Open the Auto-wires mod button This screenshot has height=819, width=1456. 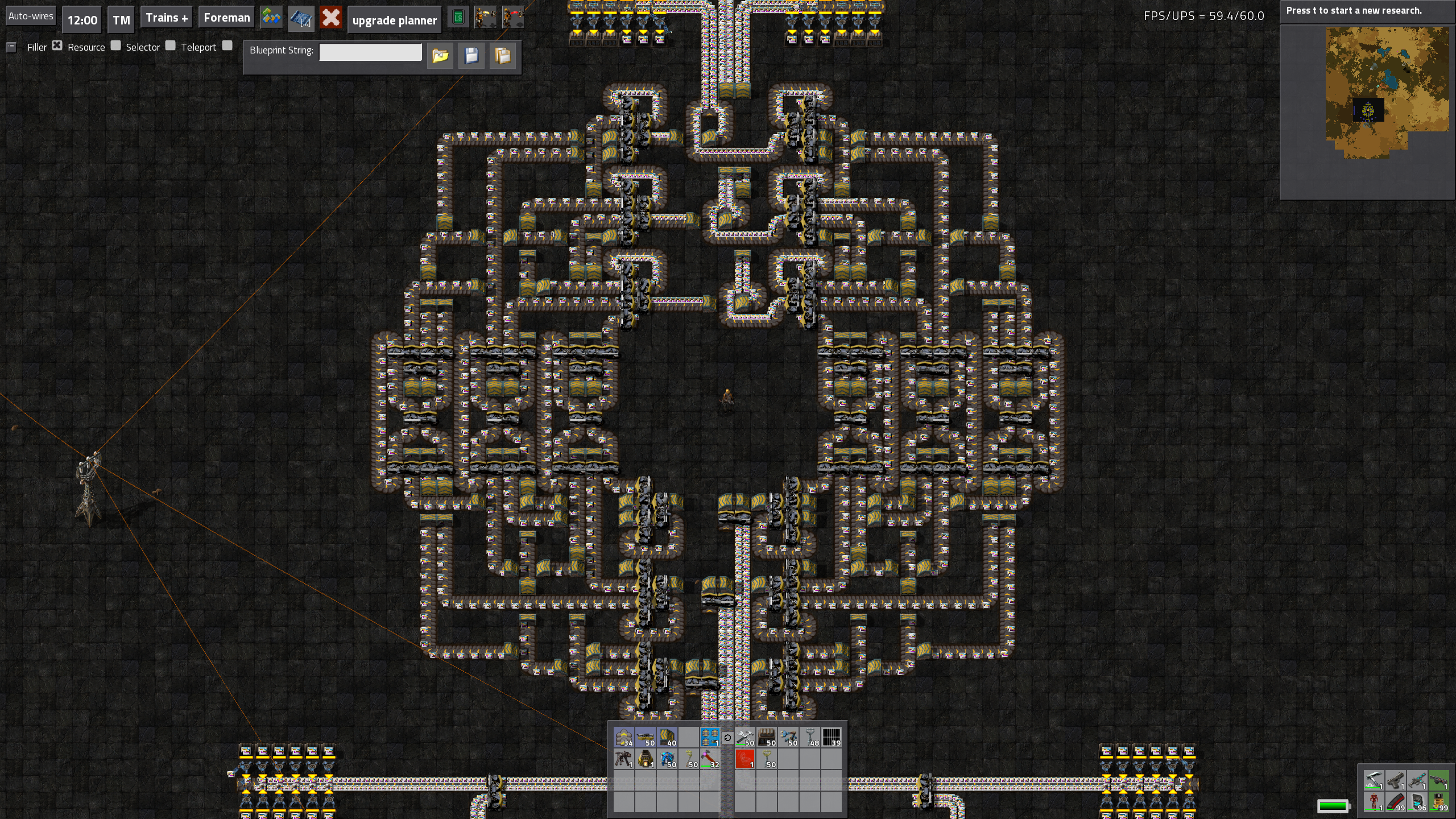31,16
